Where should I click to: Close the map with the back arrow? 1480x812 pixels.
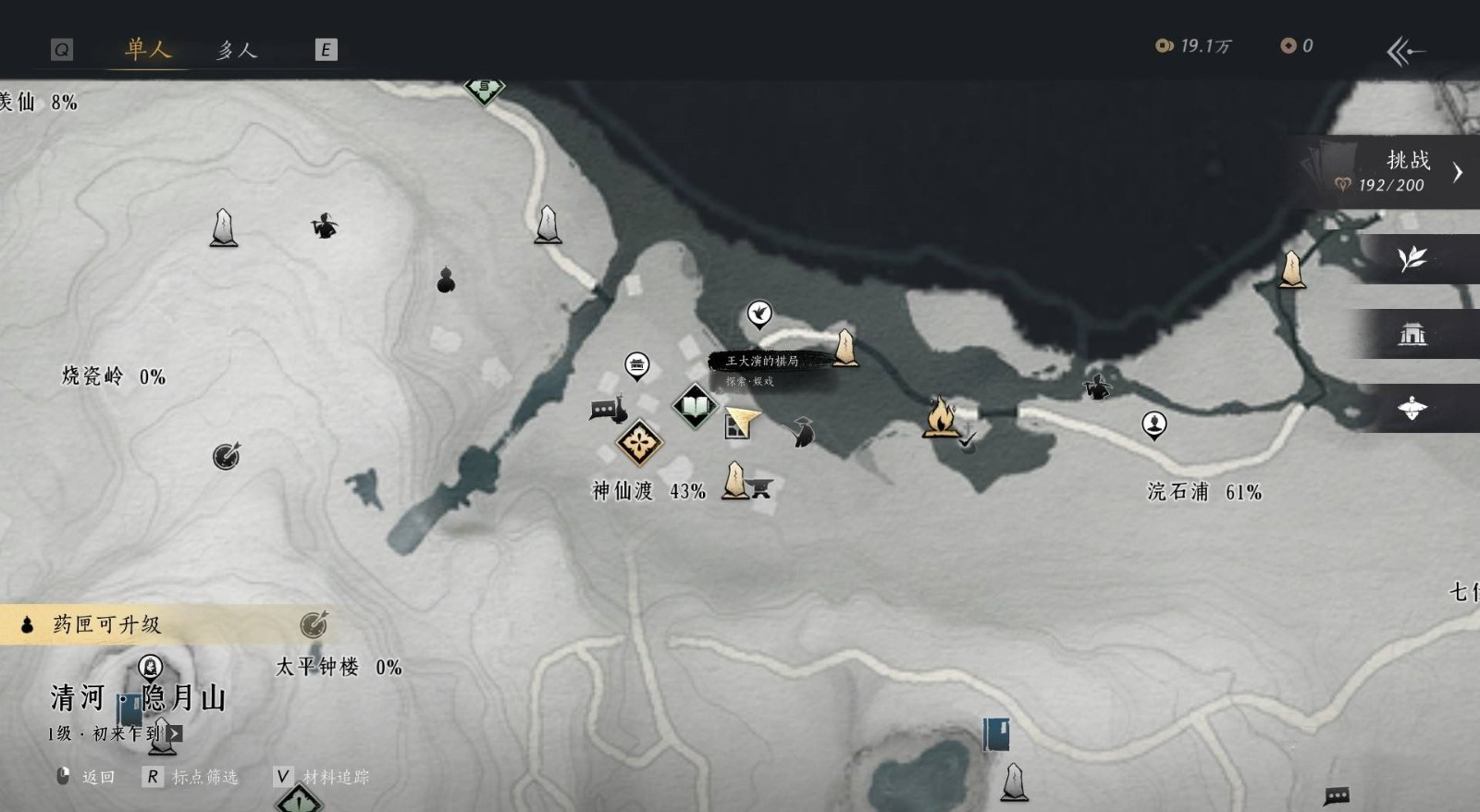click(1405, 51)
